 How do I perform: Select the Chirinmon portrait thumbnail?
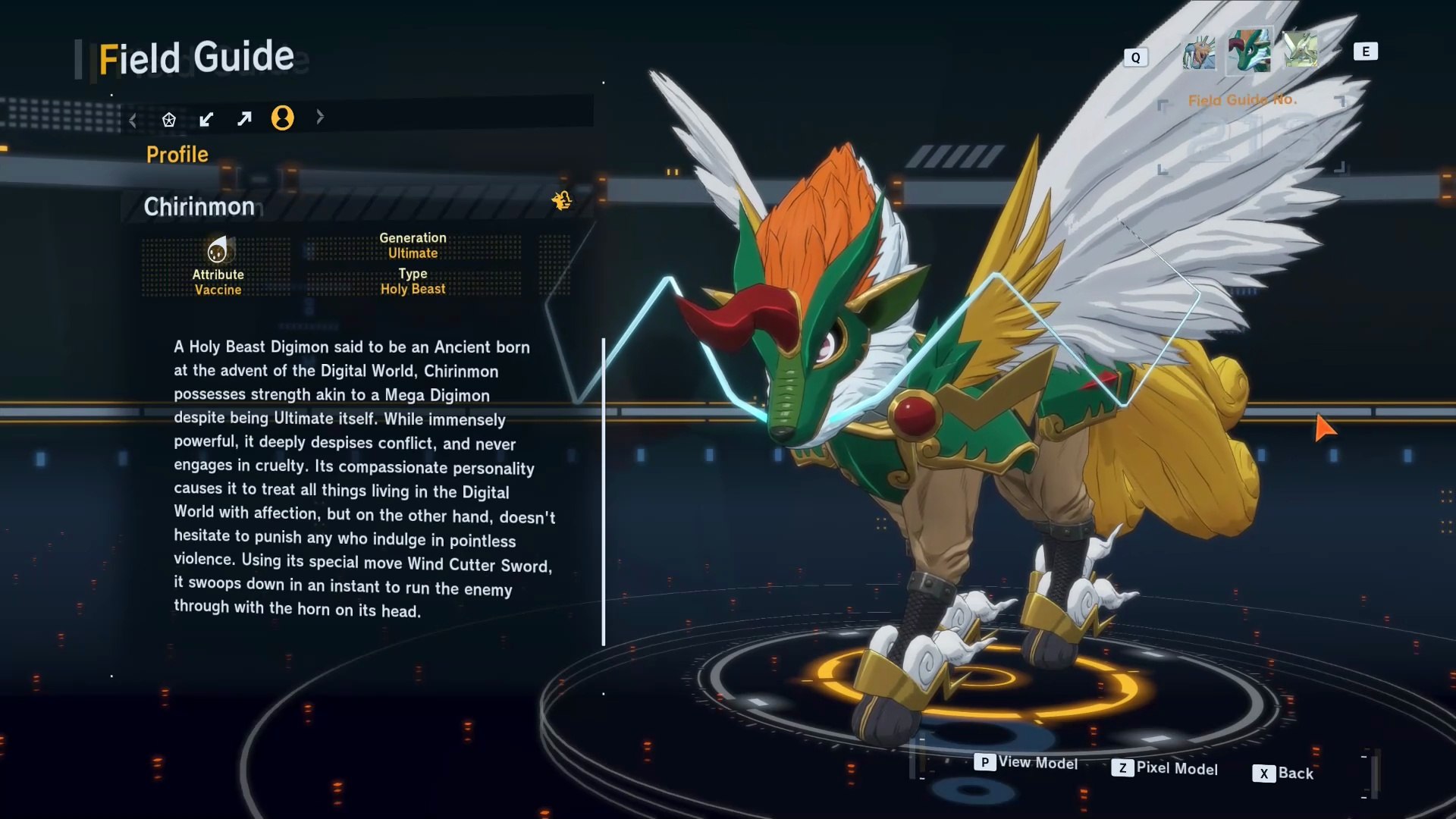coord(1249,51)
